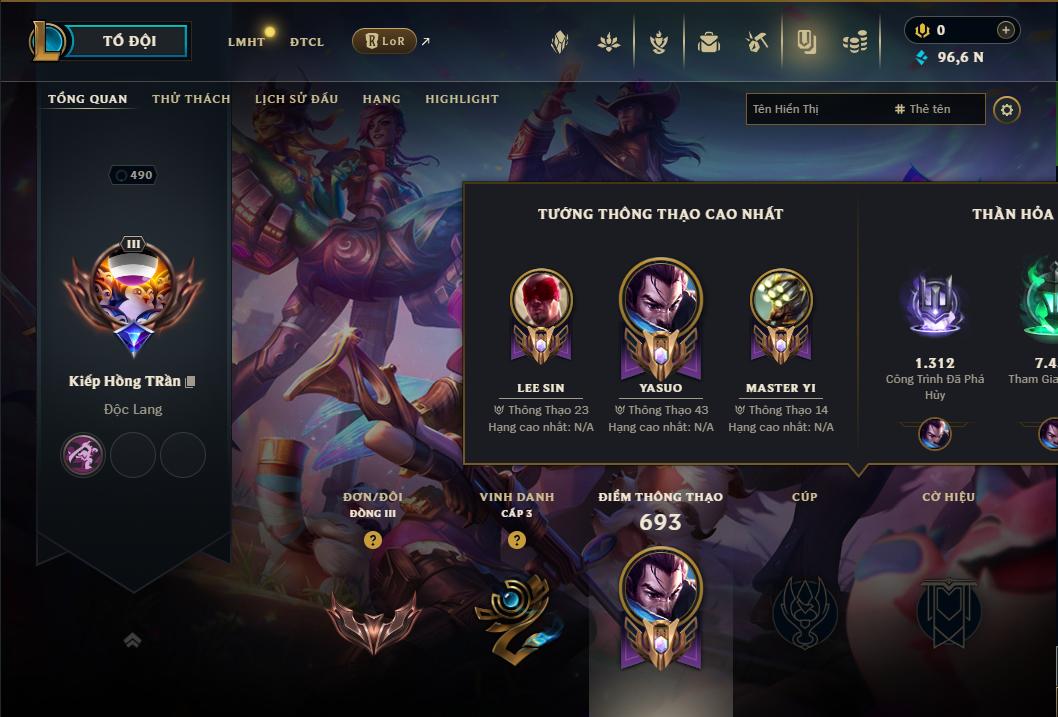This screenshot has width=1058, height=717.
Task: Switch to the ĐTCL game tab
Action: 307,42
